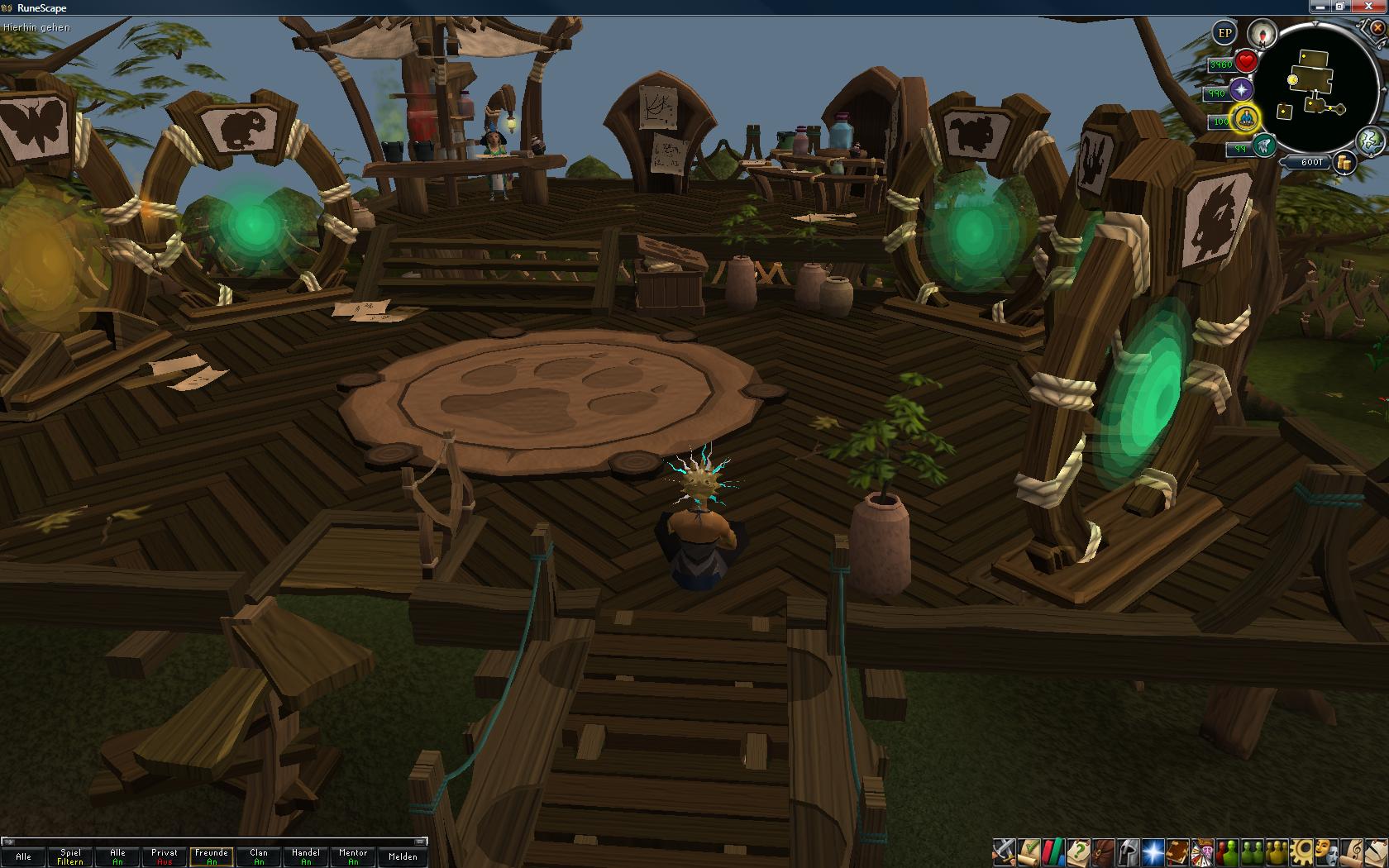Click the green wolf summoning orb
Screen dimensions: 1389x868
coord(1263,147)
